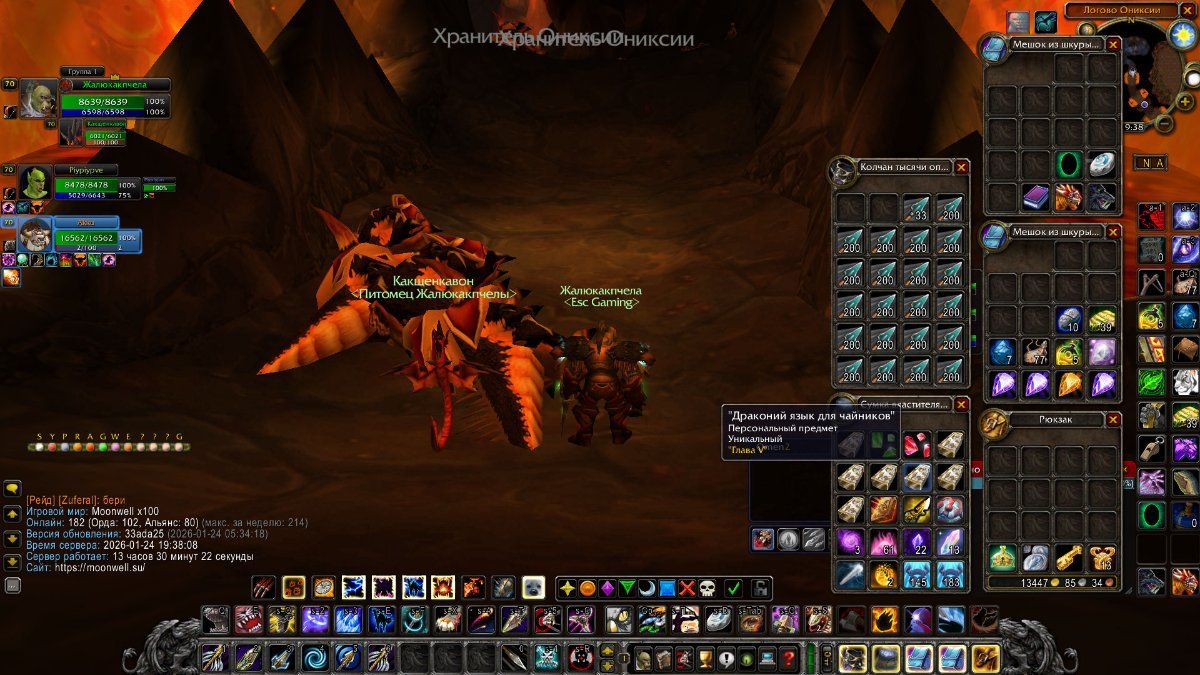Select the white seal pet bar icon

[x=533, y=588]
